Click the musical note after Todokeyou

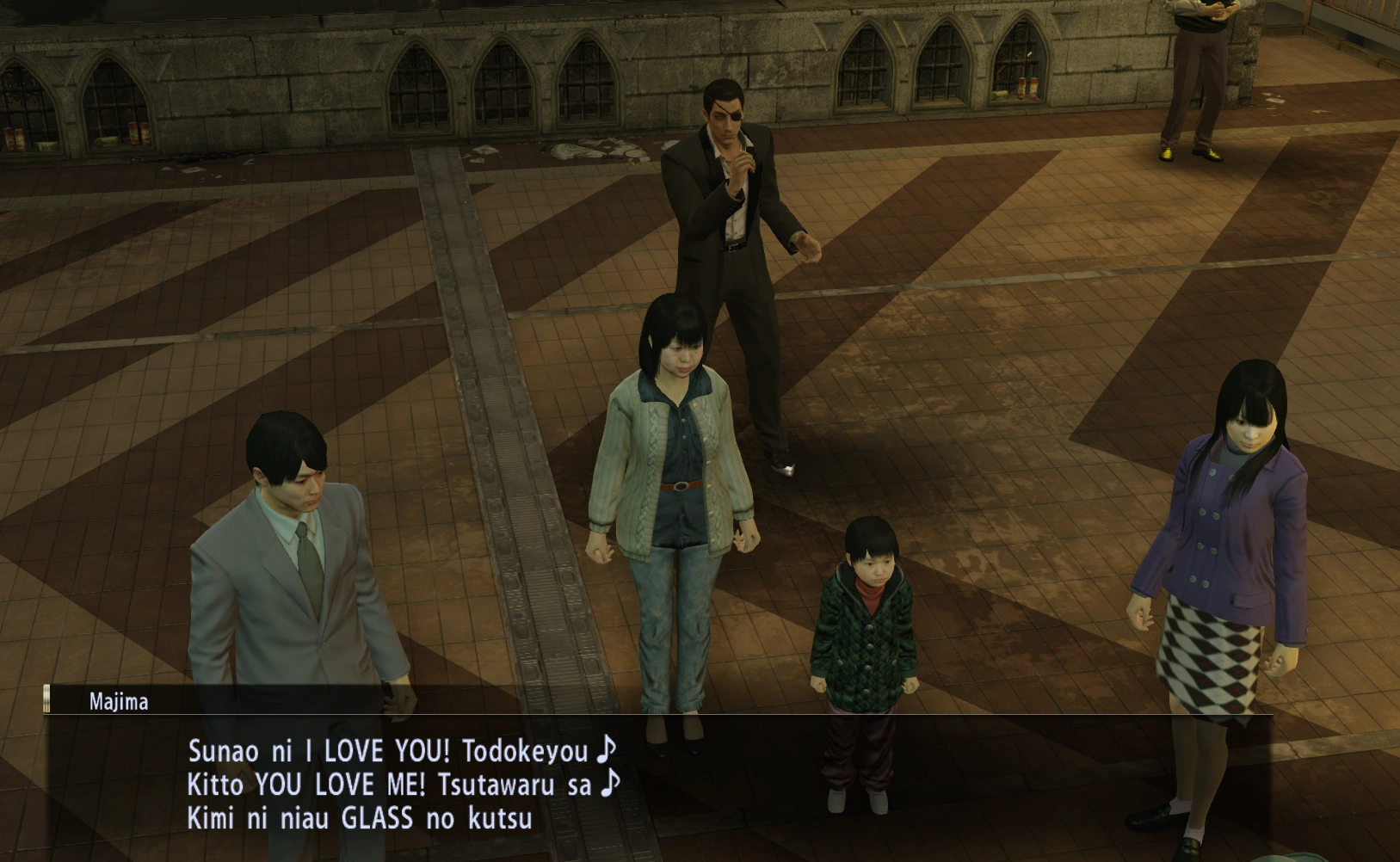pos(607,749)
